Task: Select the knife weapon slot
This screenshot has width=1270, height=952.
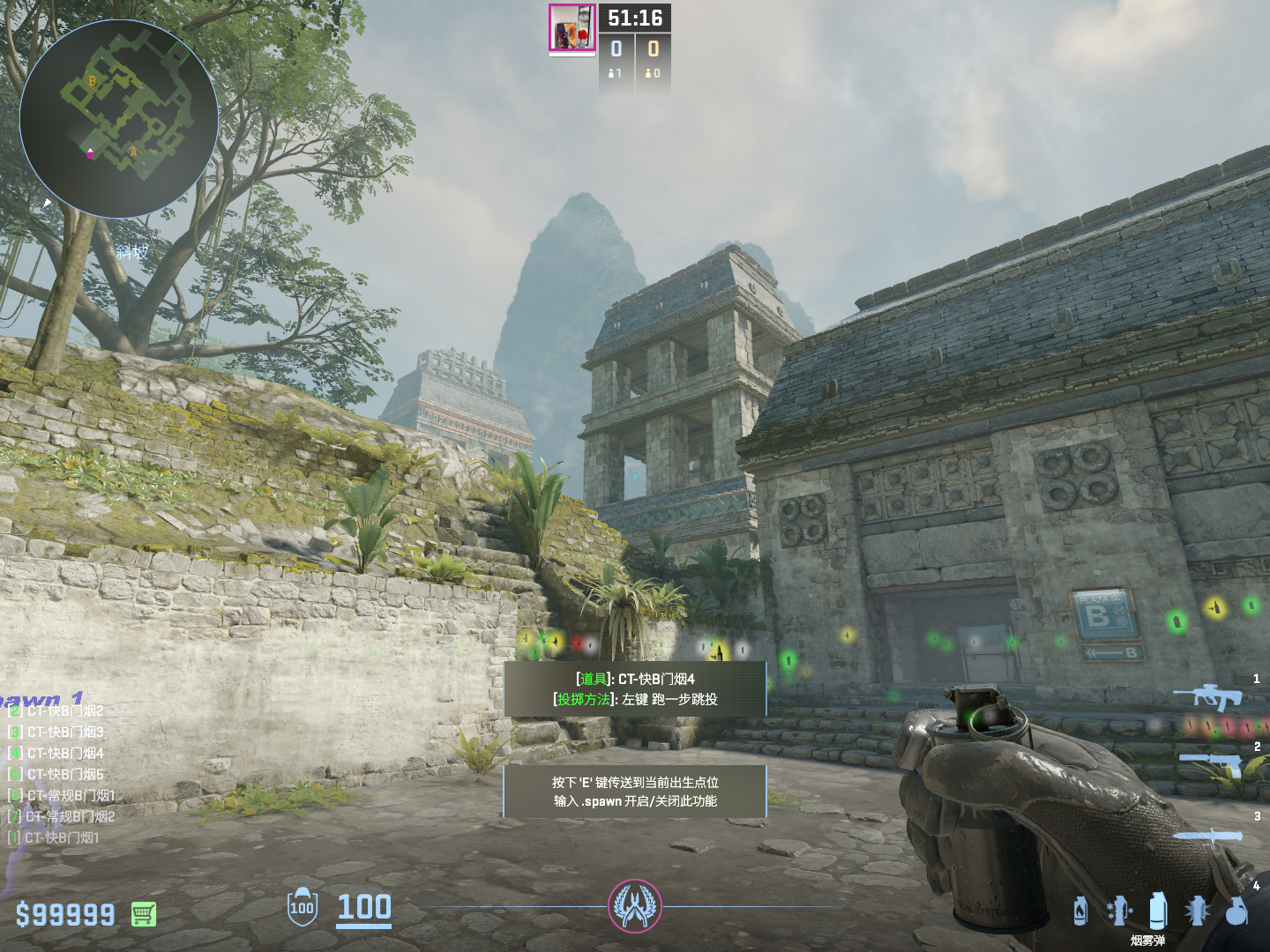Action: (x=1206, y=835)
